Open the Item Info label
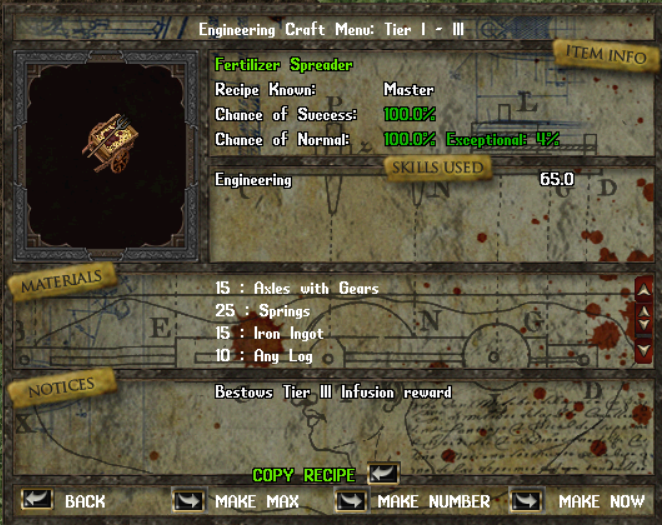Screen dimensions: 662x525 coord(606,54)
